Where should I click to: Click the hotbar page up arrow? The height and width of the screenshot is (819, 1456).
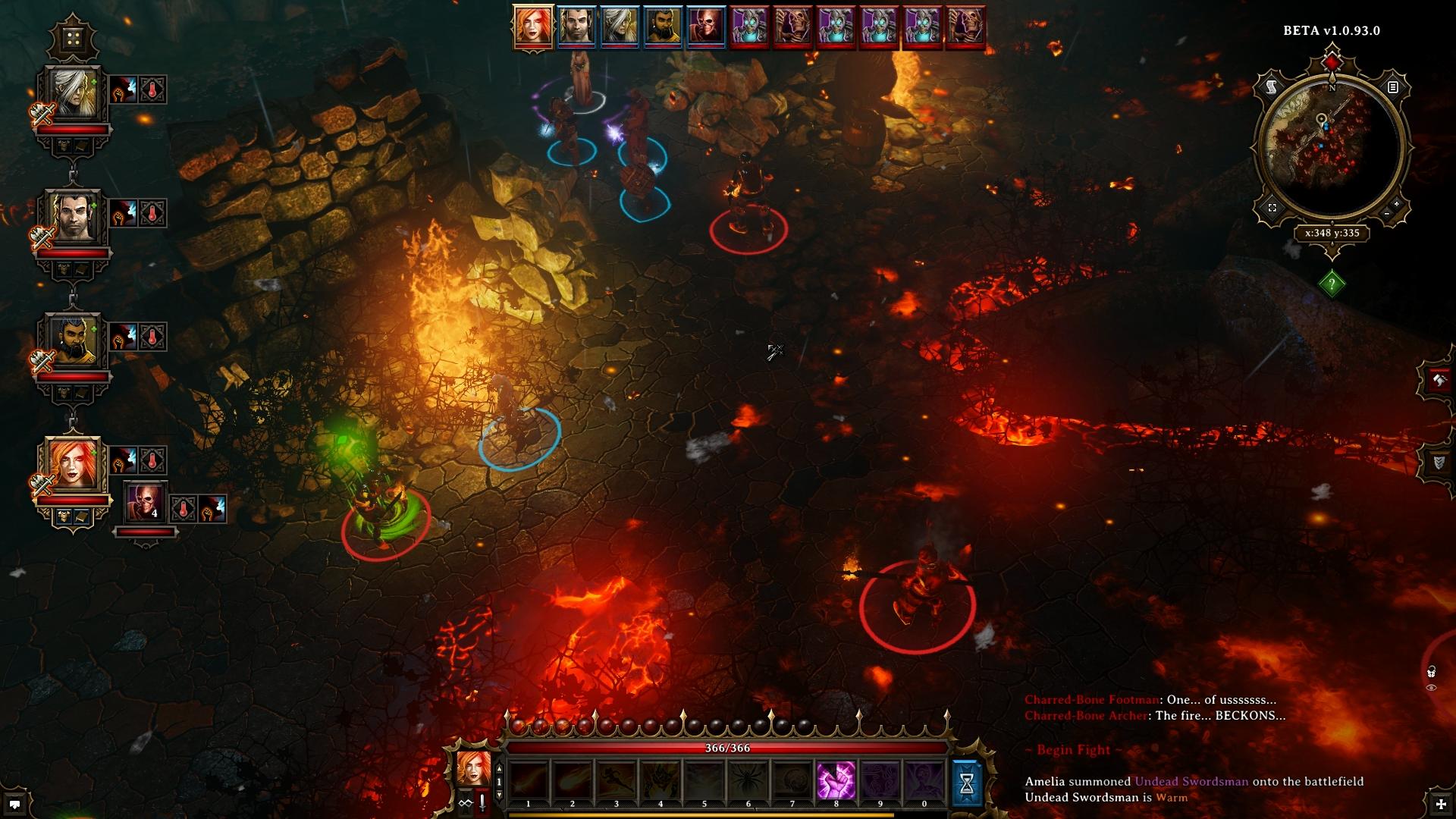tap(499, 769)
